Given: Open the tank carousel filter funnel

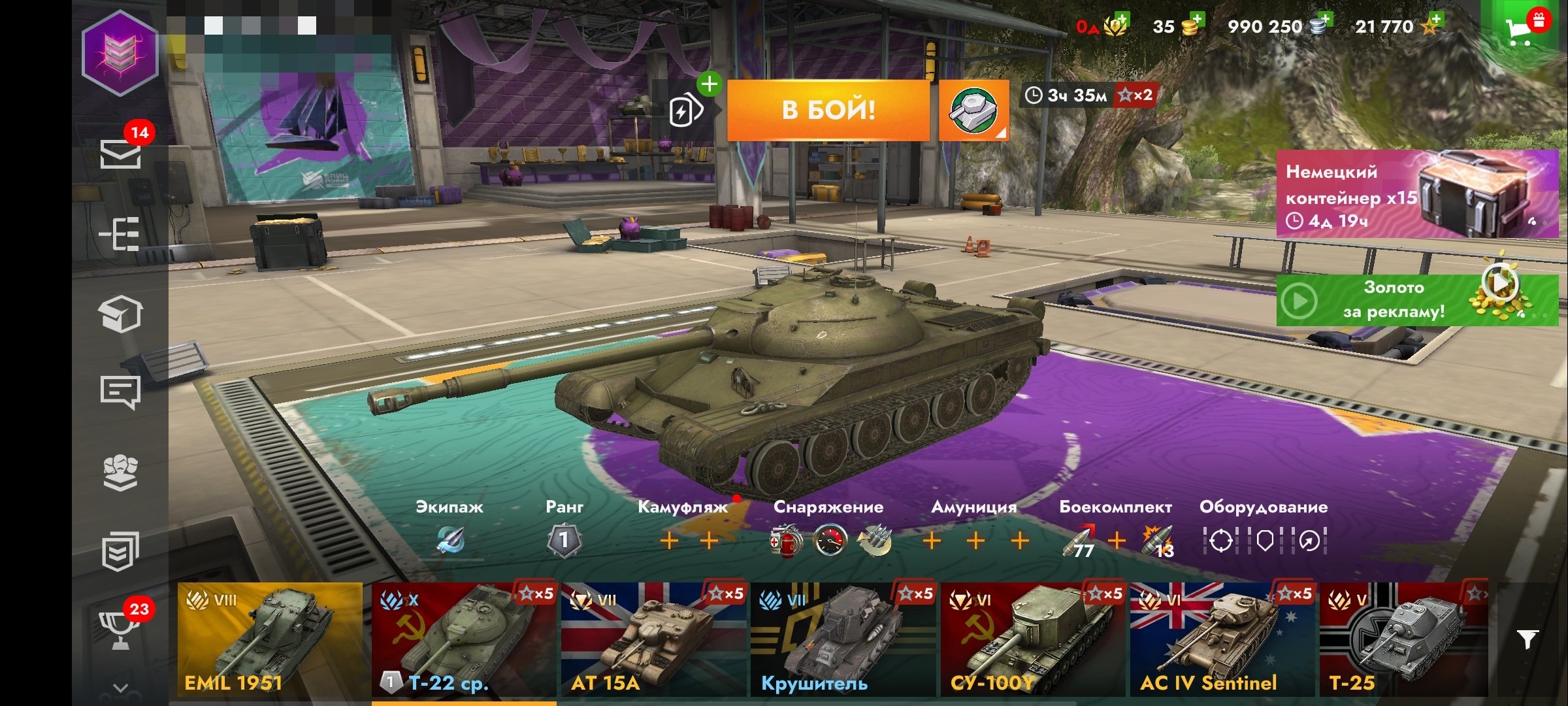Looking at the screenshot, I should coord(1527,639).
